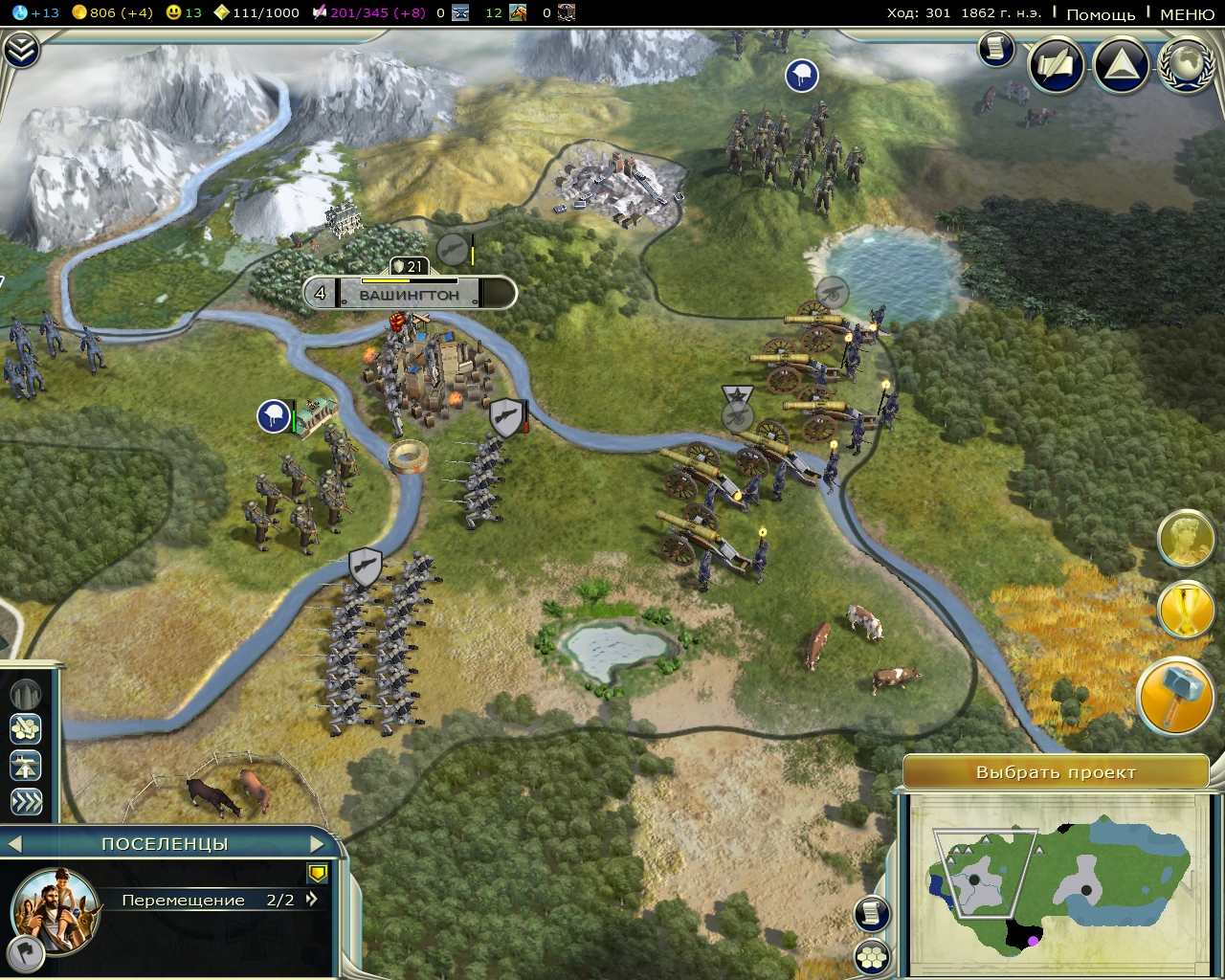Select the ВАШИНГТОН city banner

click(410, 295)
